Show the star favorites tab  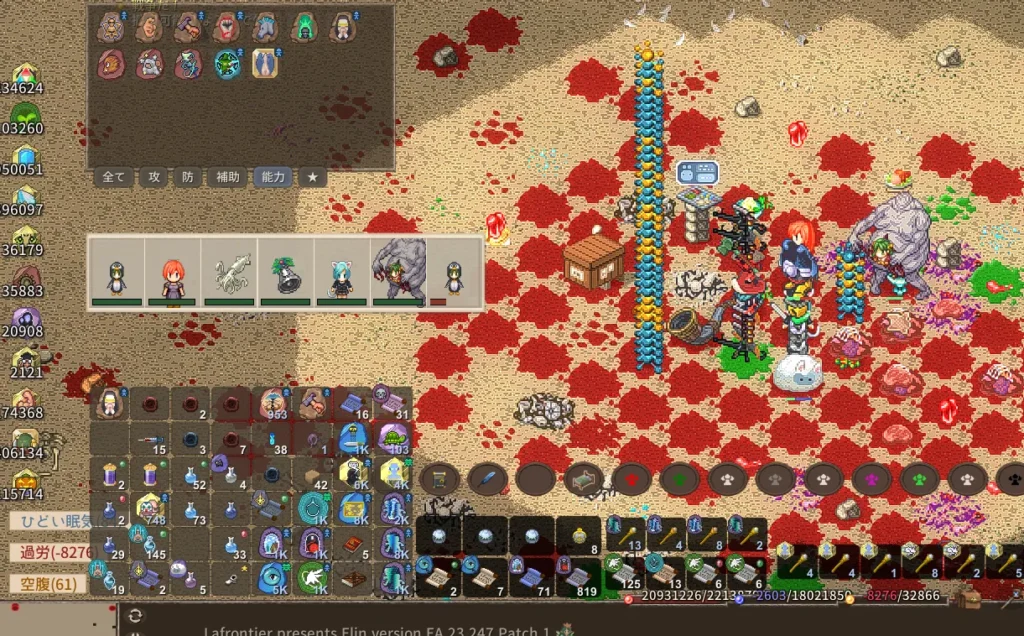coord(312,177)
